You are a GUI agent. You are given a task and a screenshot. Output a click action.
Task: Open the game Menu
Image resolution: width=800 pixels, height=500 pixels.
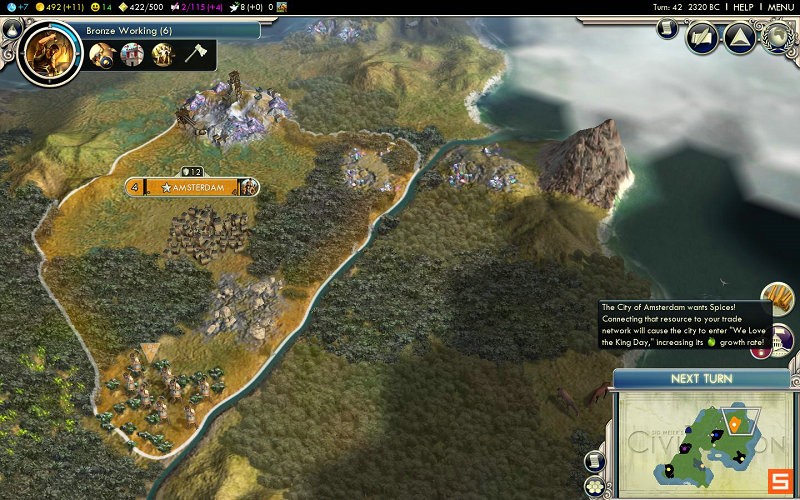click(780, 7)
